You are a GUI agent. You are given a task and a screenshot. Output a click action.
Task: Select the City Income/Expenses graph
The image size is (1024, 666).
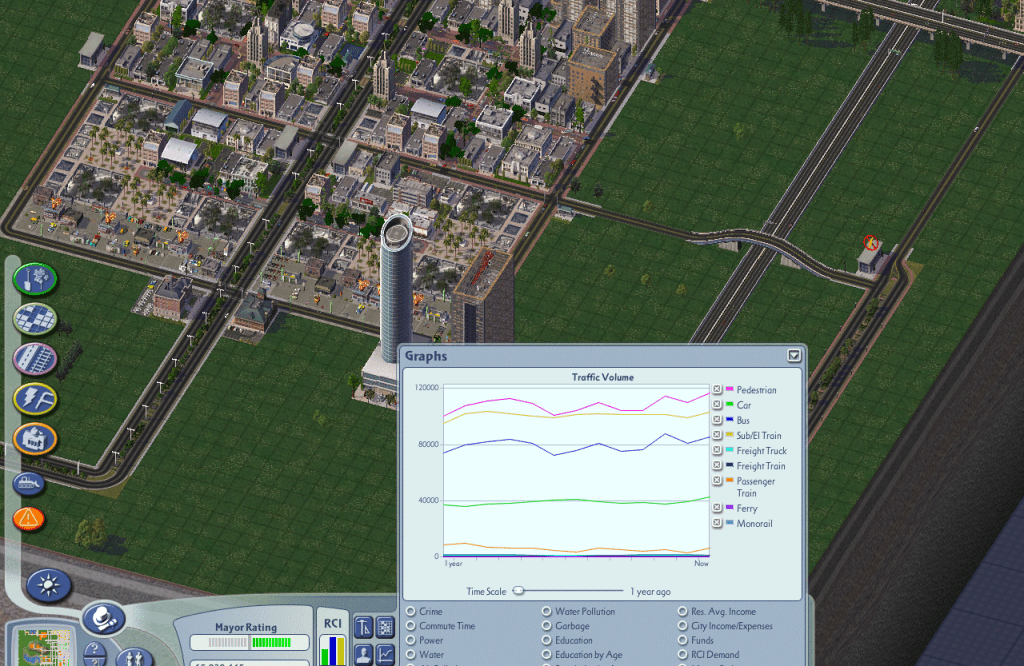(682, 626)
